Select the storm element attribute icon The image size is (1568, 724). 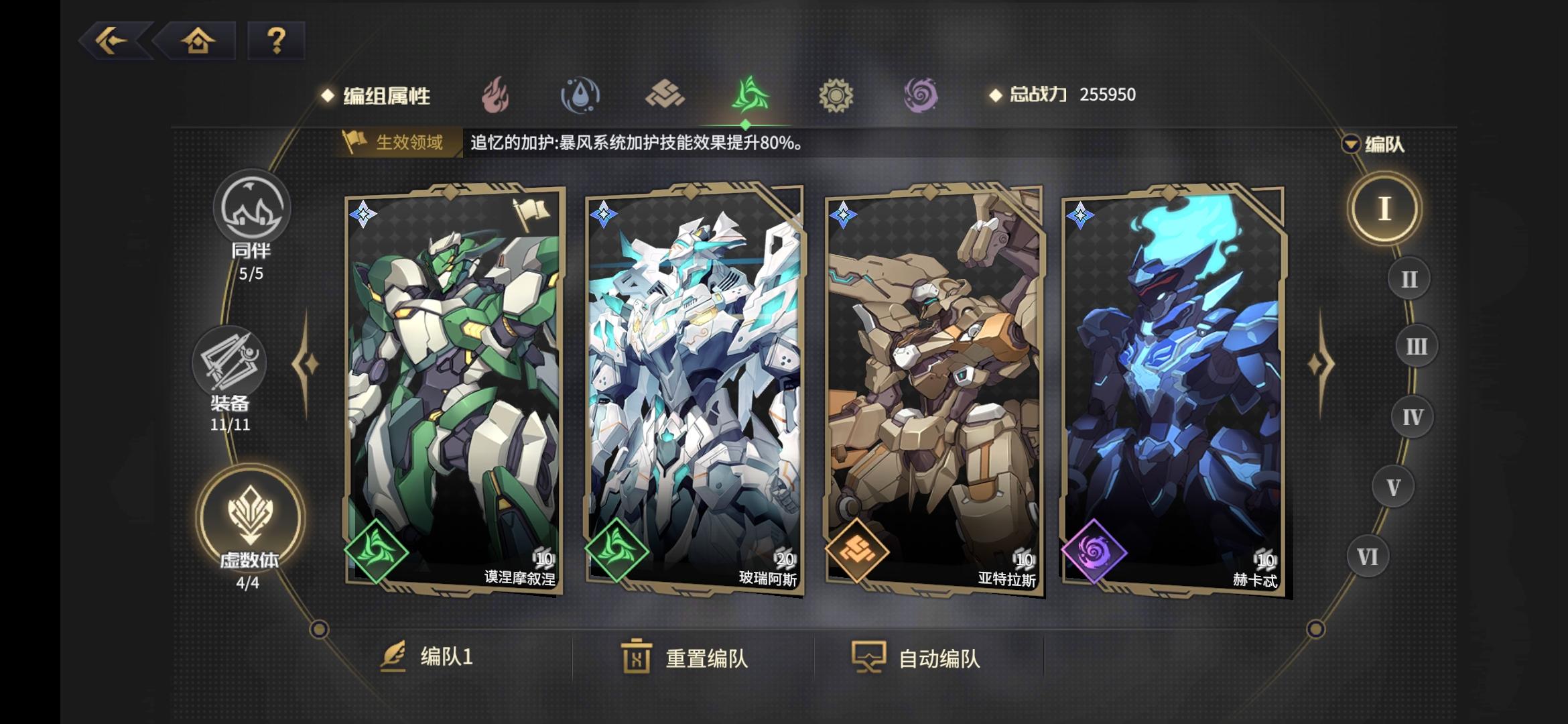[x=750, y=95]
